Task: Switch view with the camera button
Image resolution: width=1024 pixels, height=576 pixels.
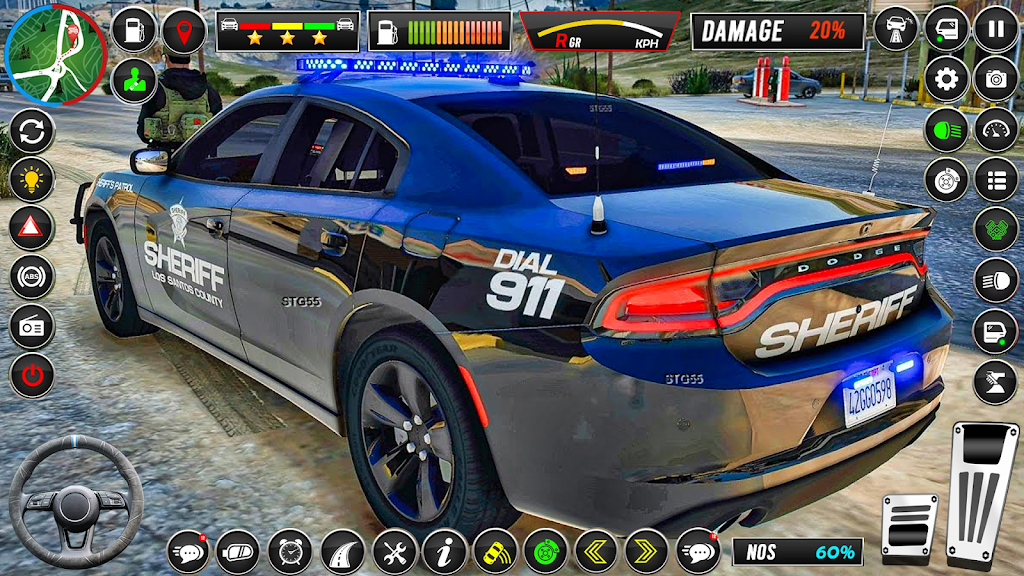Action: pos(996,78)
